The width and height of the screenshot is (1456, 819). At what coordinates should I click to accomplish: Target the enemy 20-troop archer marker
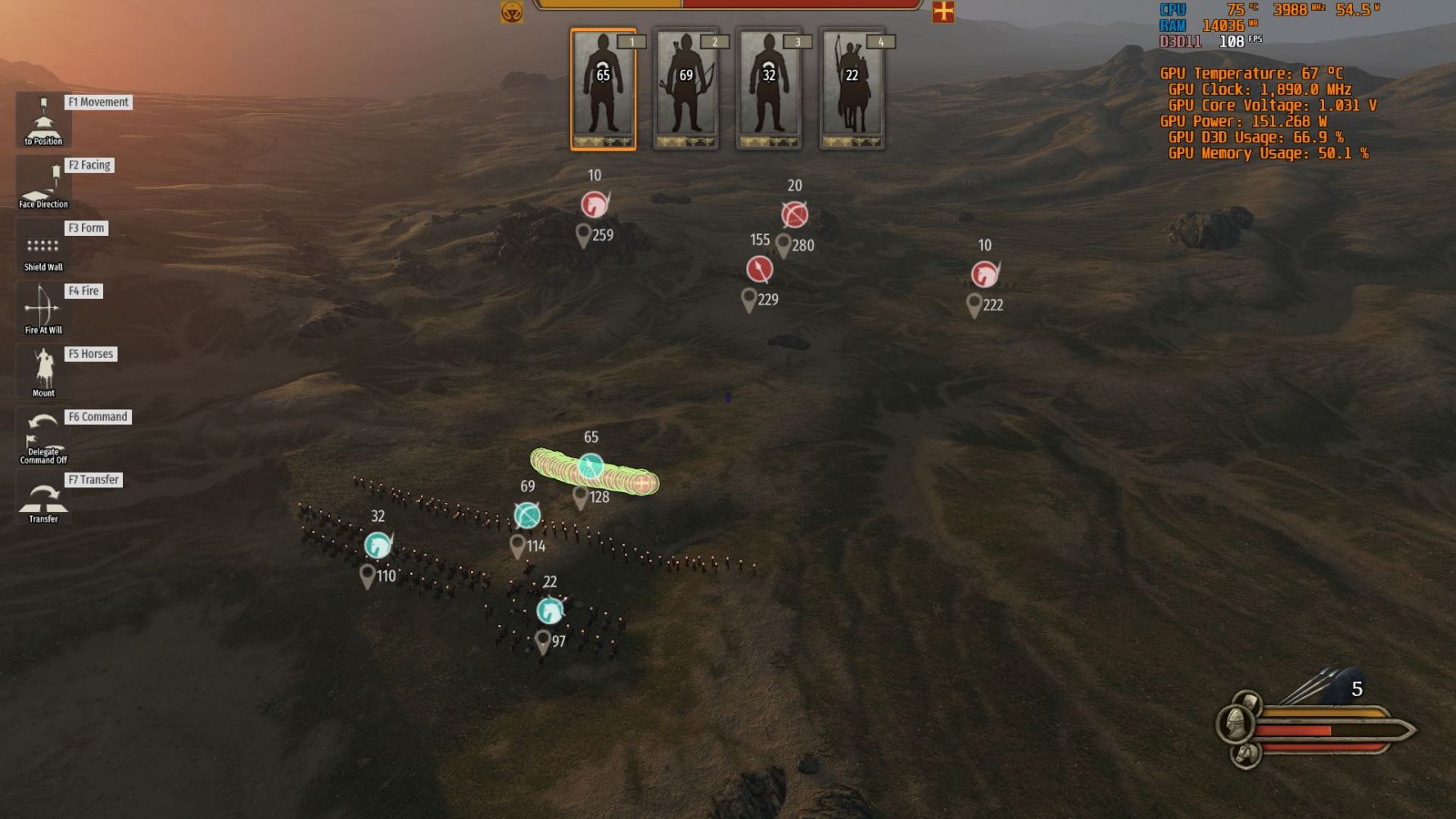(794, 215)
